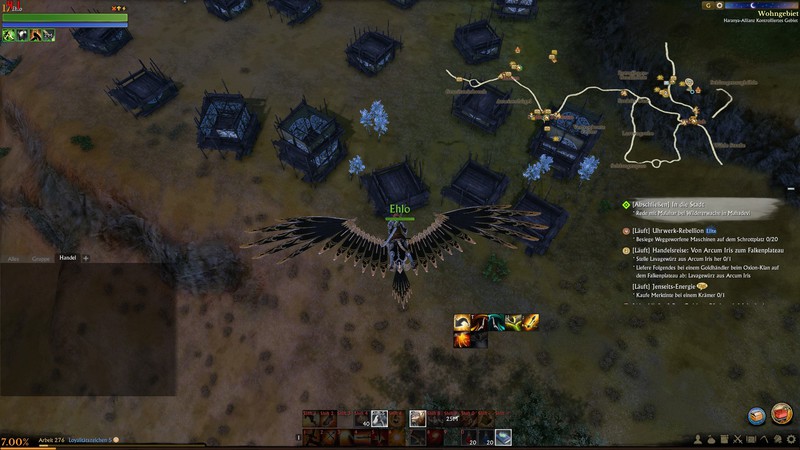This screenshot has width=800, height=450.
Task: Open the quest 'In die Stadt'
Action: [663, 203]
